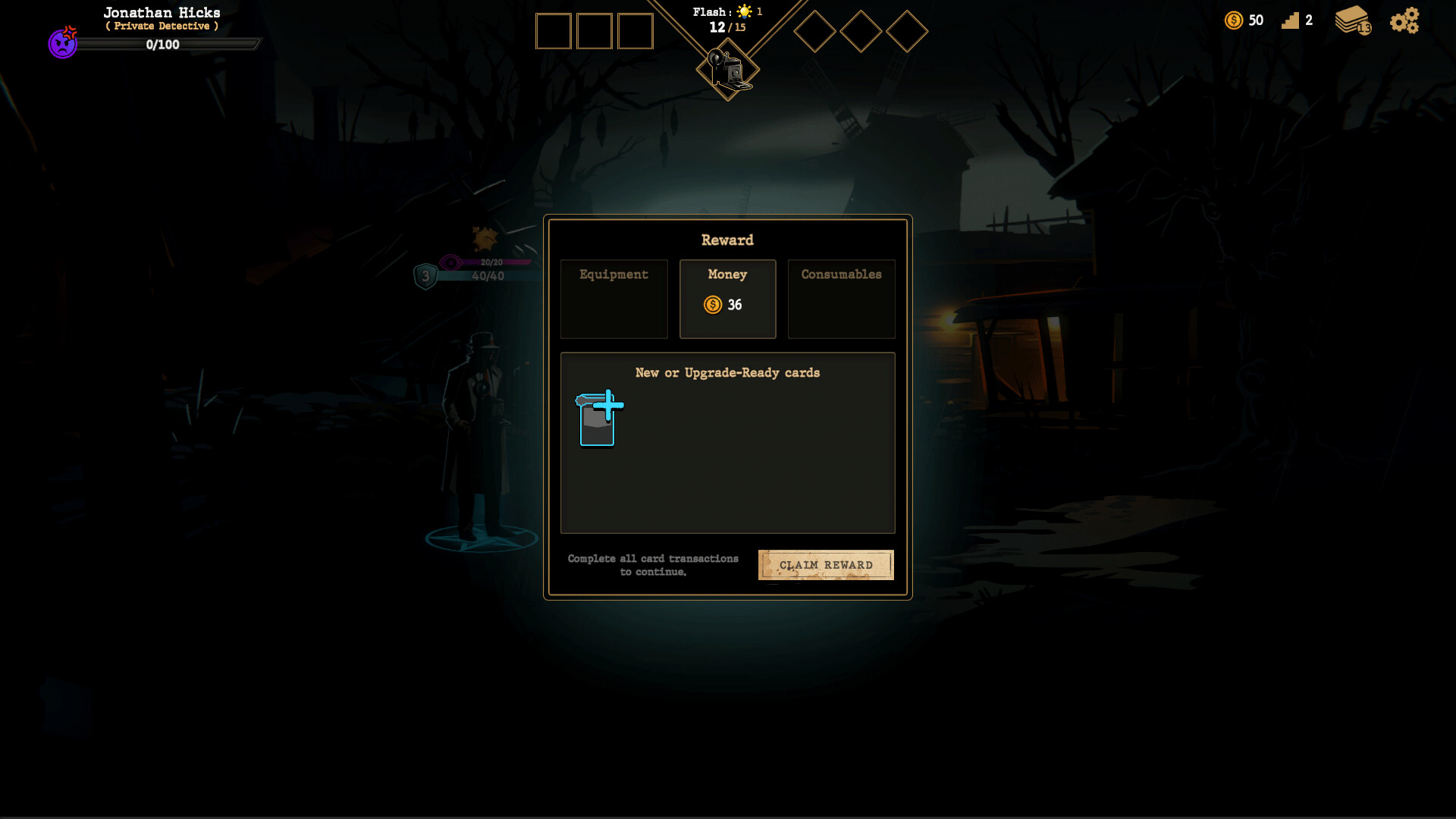Click the Jonathan Hicks name label
This screenshot has width=1456, height=819.
(162, 12)
